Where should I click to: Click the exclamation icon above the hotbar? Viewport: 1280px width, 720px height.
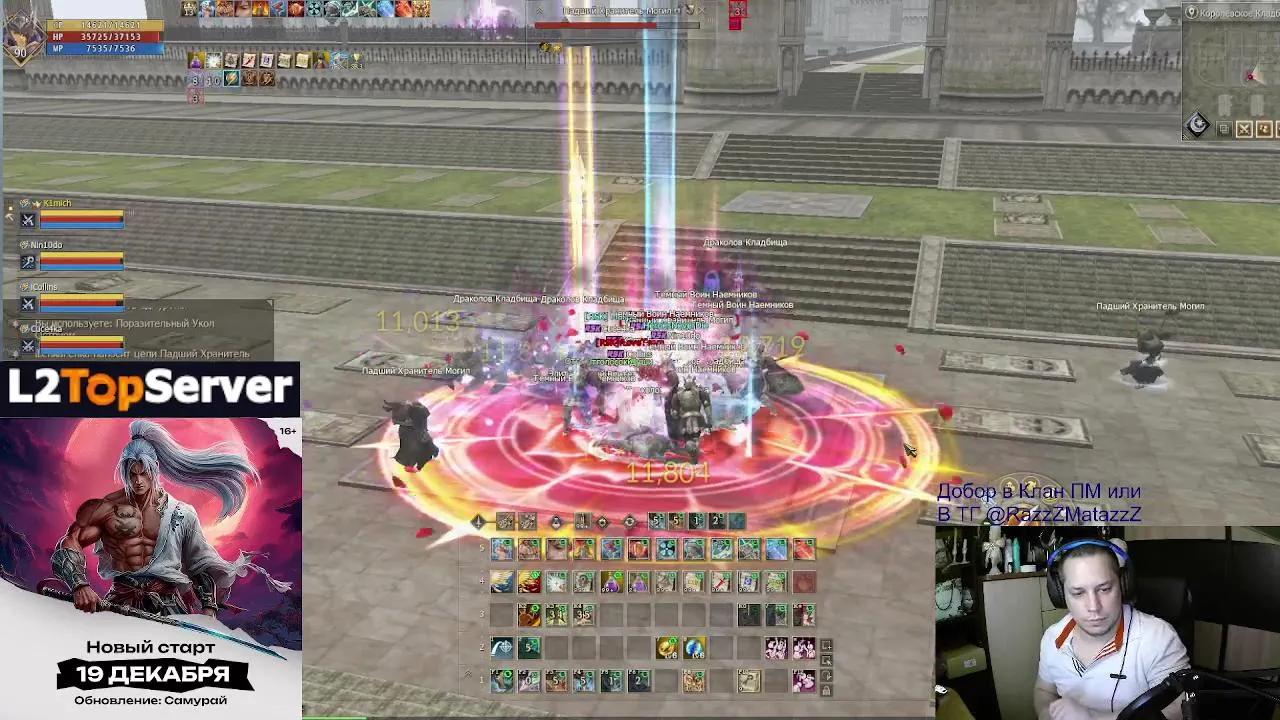pos(478,522)
